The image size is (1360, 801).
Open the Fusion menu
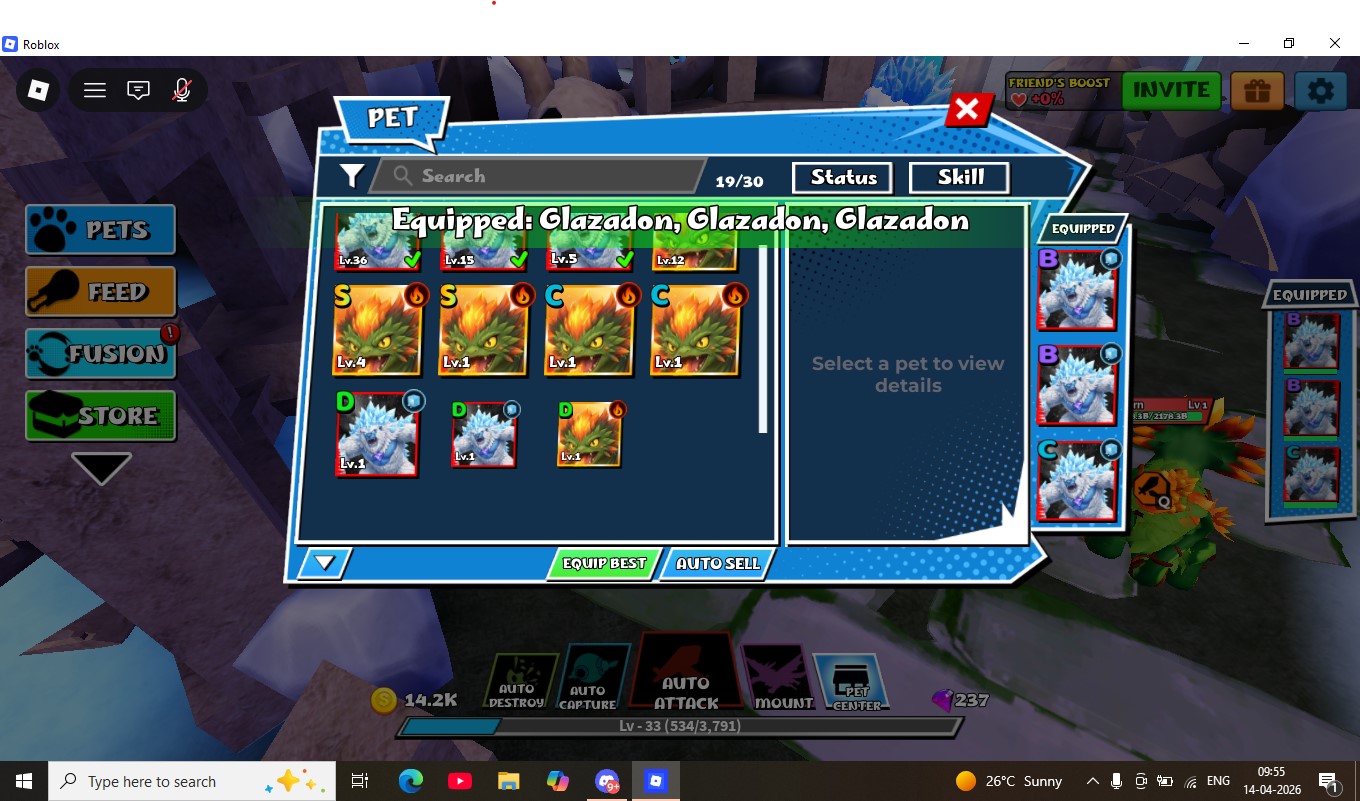[x=101, y=354]
